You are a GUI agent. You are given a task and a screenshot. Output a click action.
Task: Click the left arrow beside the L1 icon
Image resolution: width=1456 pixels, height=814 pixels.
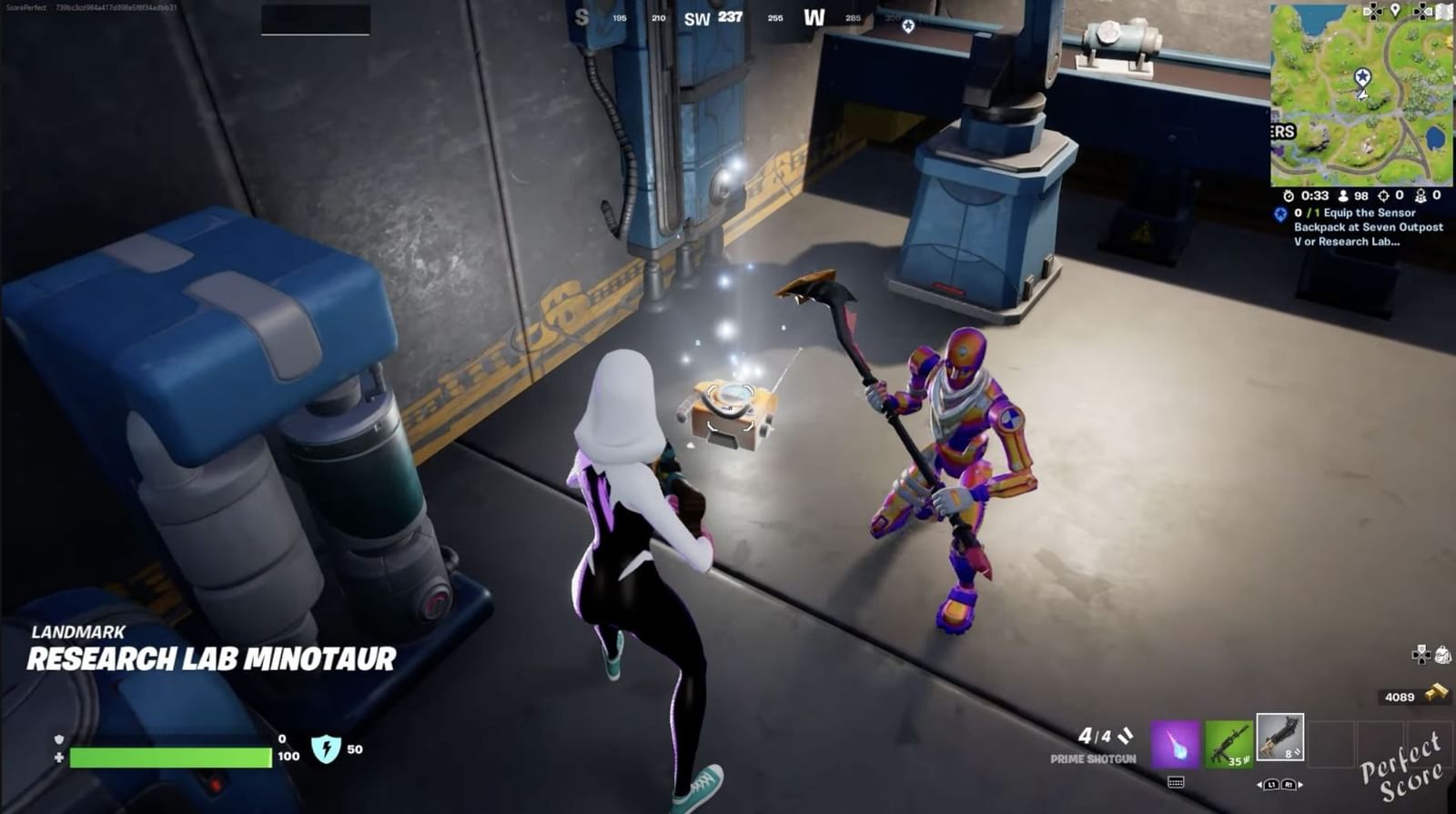1259,785
